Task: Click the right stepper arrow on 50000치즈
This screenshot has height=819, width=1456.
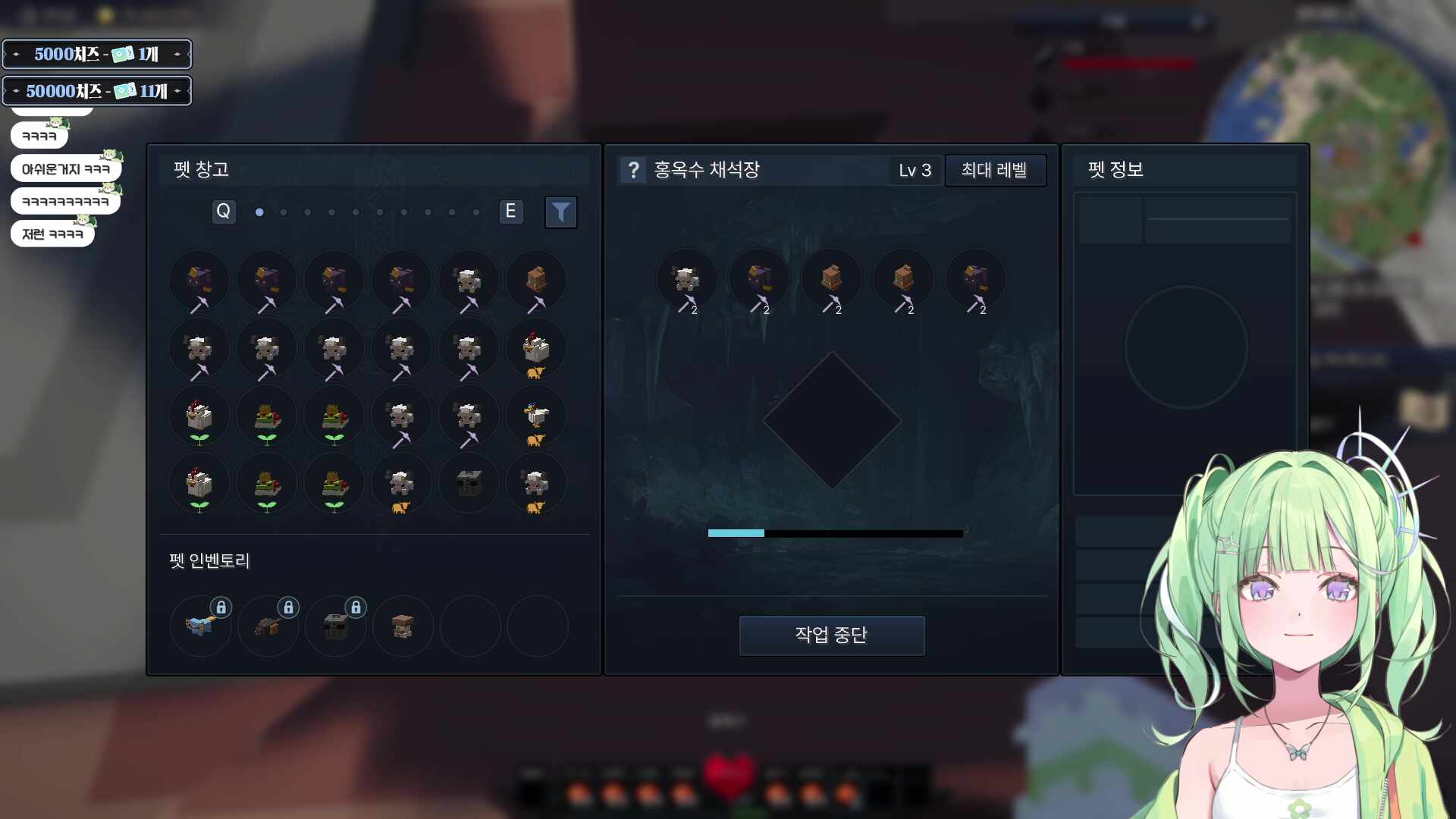Action: point(177,90)
